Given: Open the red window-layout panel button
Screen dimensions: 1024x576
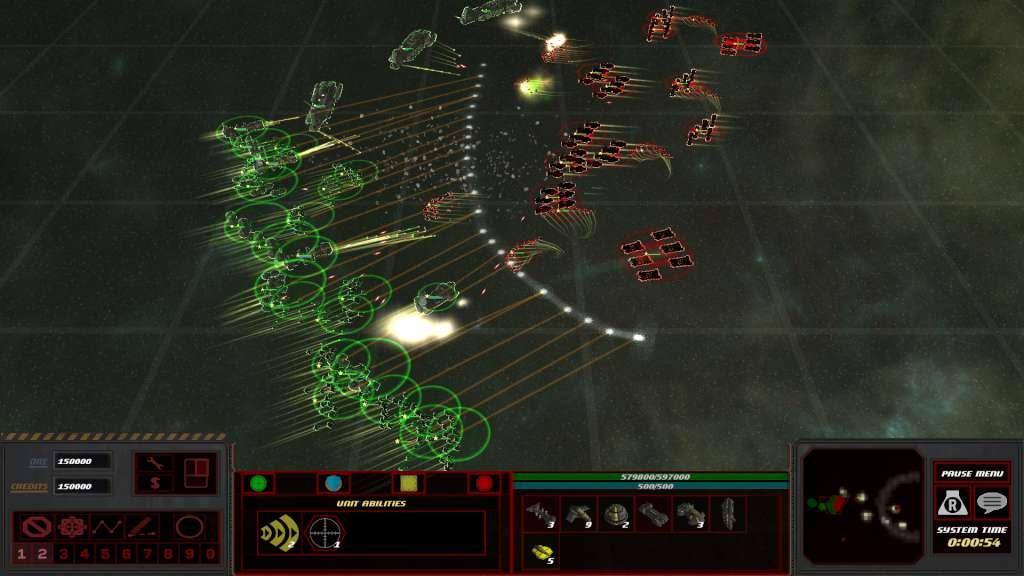Looking at the screenshot, I should 195,472.
